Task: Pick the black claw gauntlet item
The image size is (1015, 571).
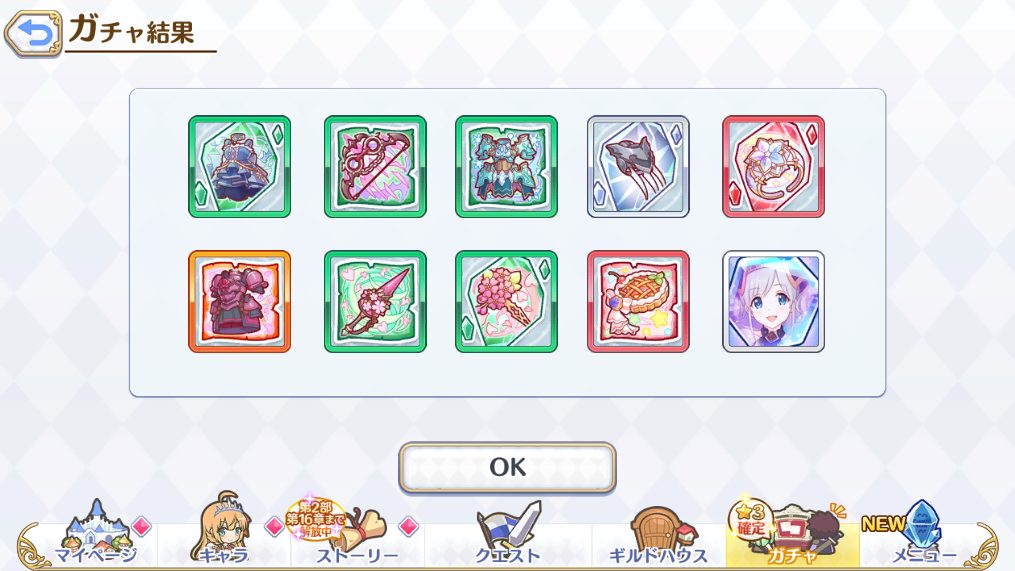Action: [x=638, y=166]
